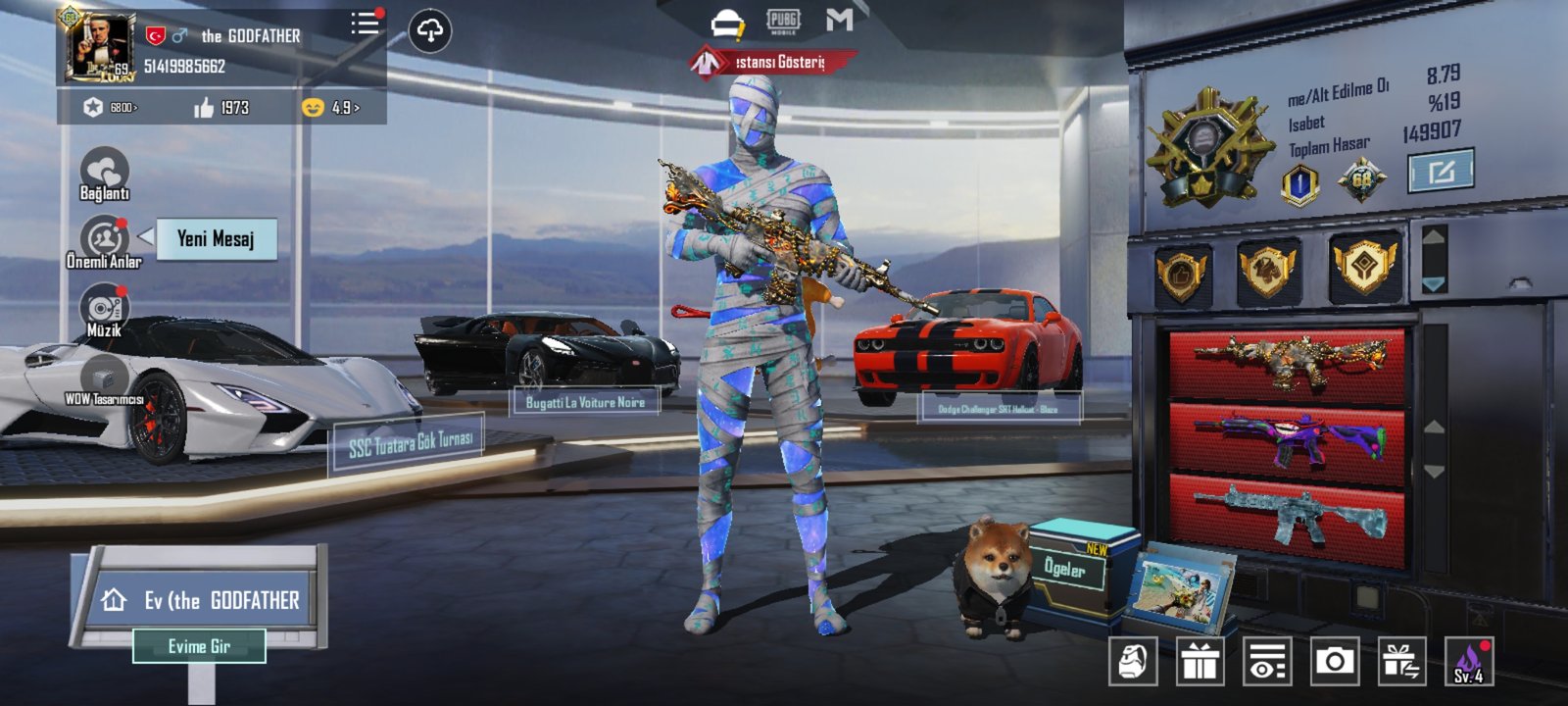Tap the cloud download icon
This screenshot has width=1568, height=706.
[x=429, y=31]
